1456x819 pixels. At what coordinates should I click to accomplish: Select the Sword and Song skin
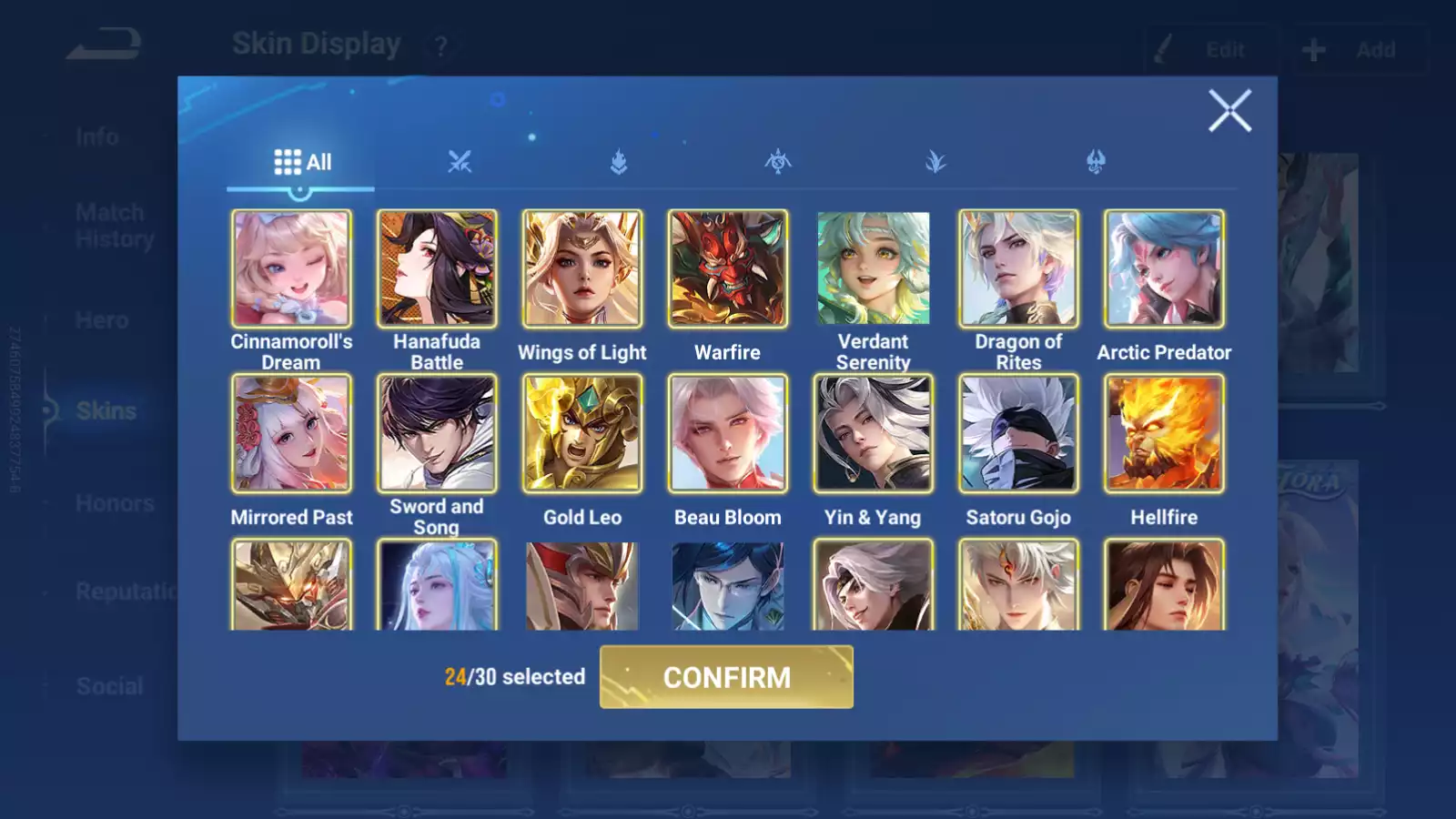coord(437,433)
